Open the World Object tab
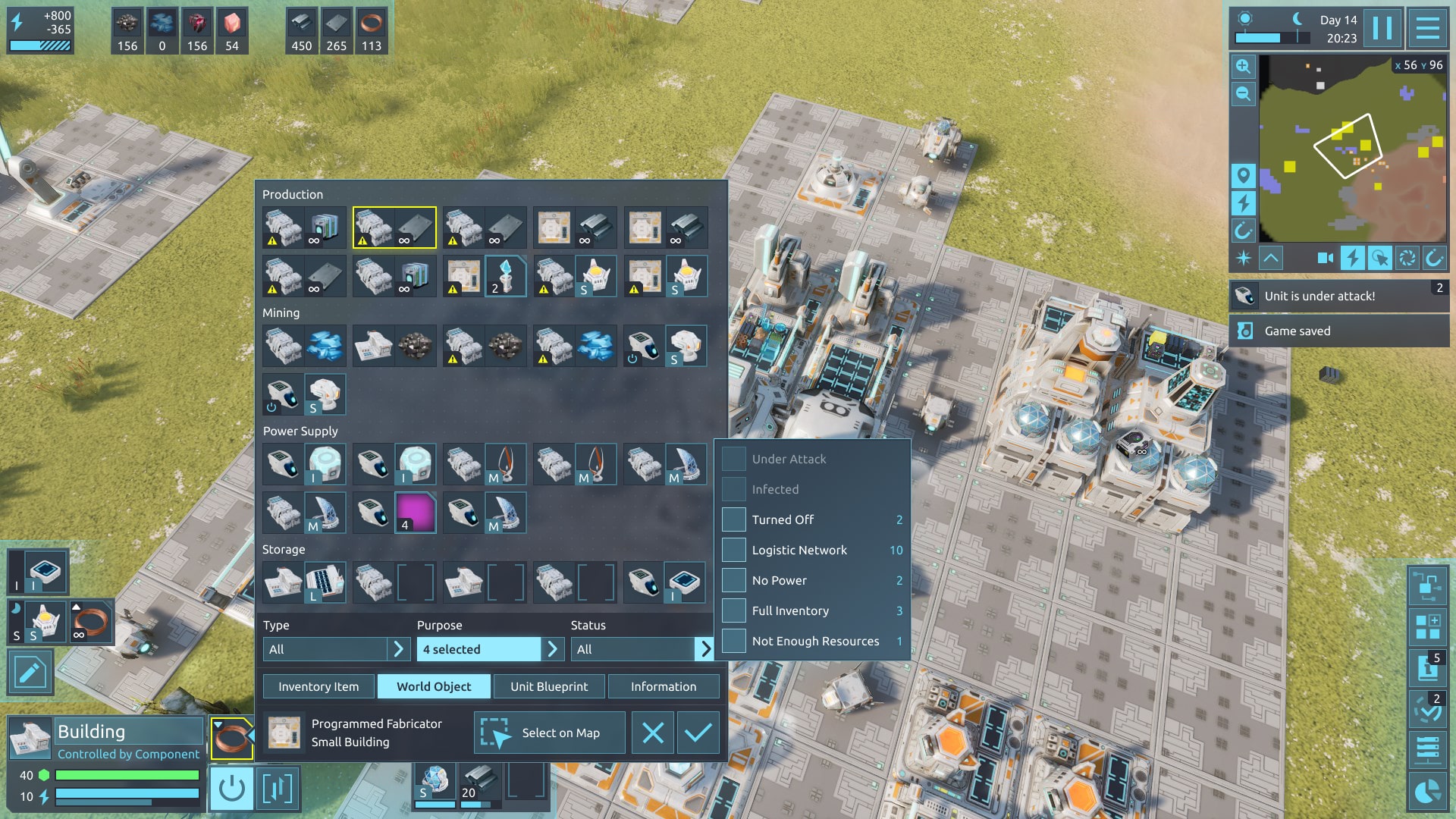 [434, 686]
